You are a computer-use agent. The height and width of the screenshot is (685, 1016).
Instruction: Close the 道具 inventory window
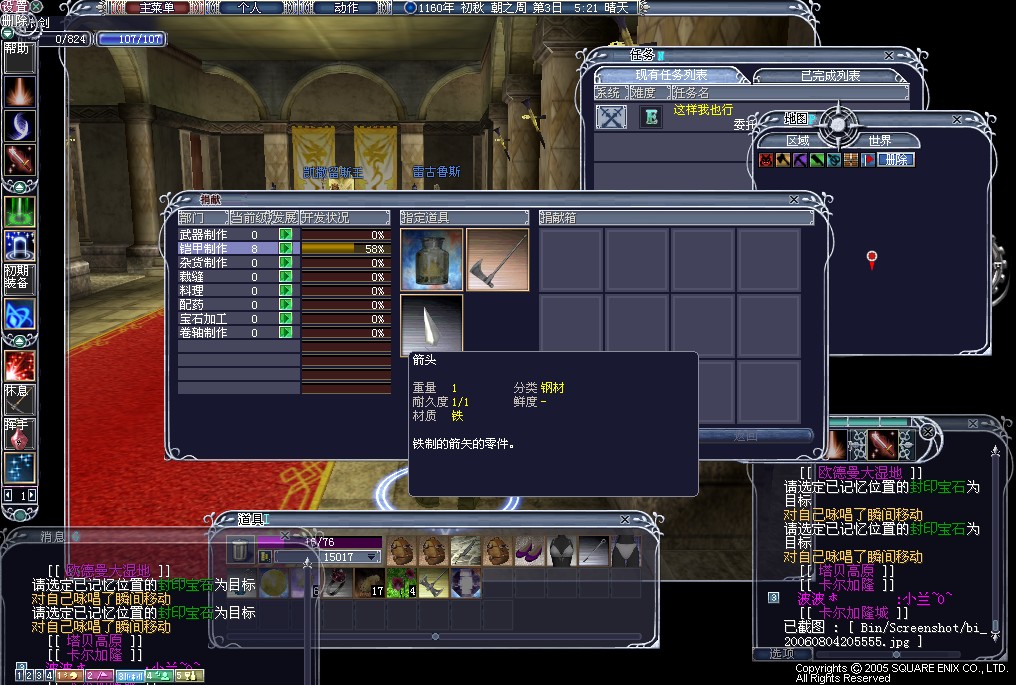pyautogui.click(x=625, y=519)
